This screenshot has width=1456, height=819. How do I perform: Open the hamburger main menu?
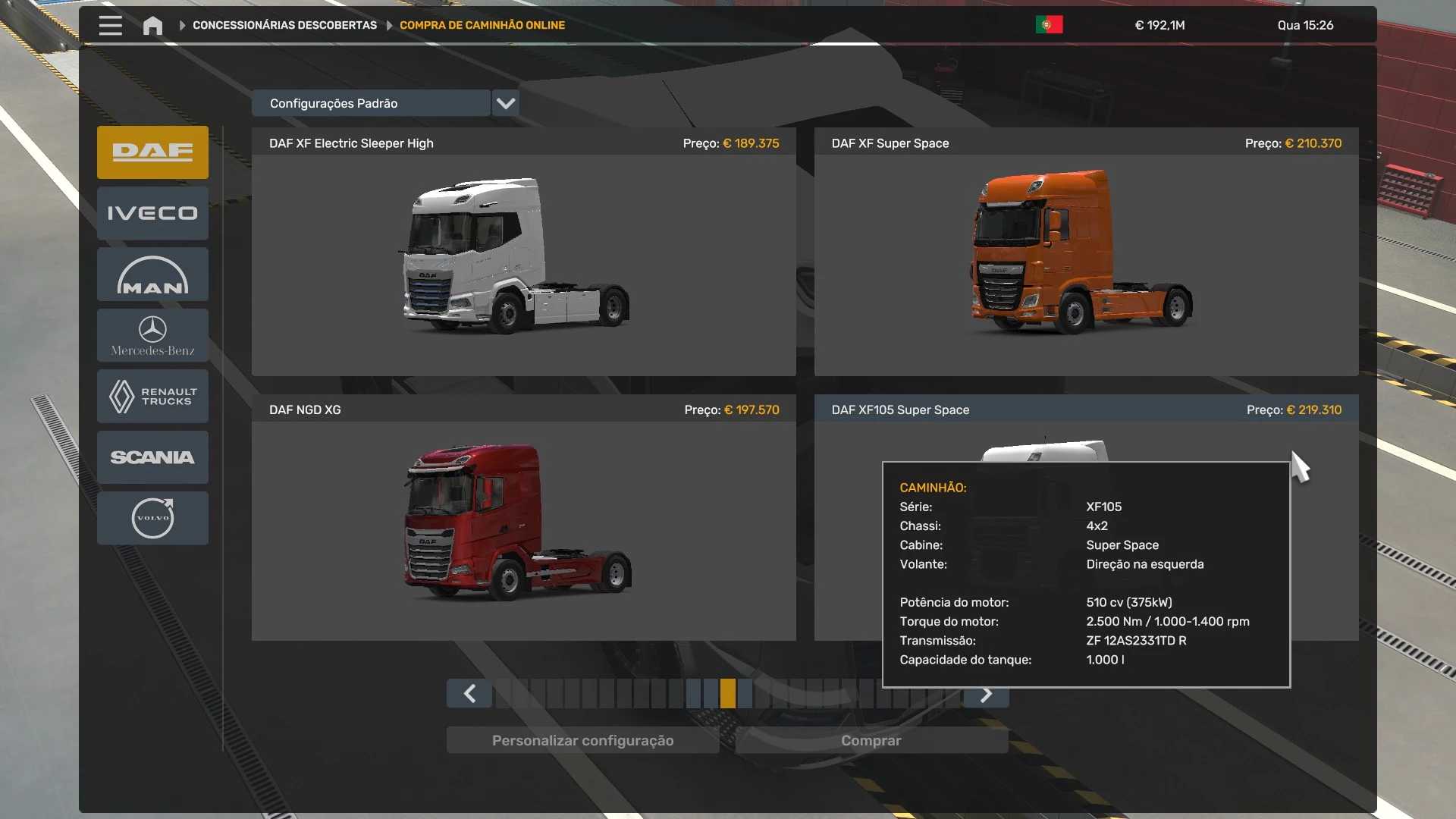click(110, 25)
